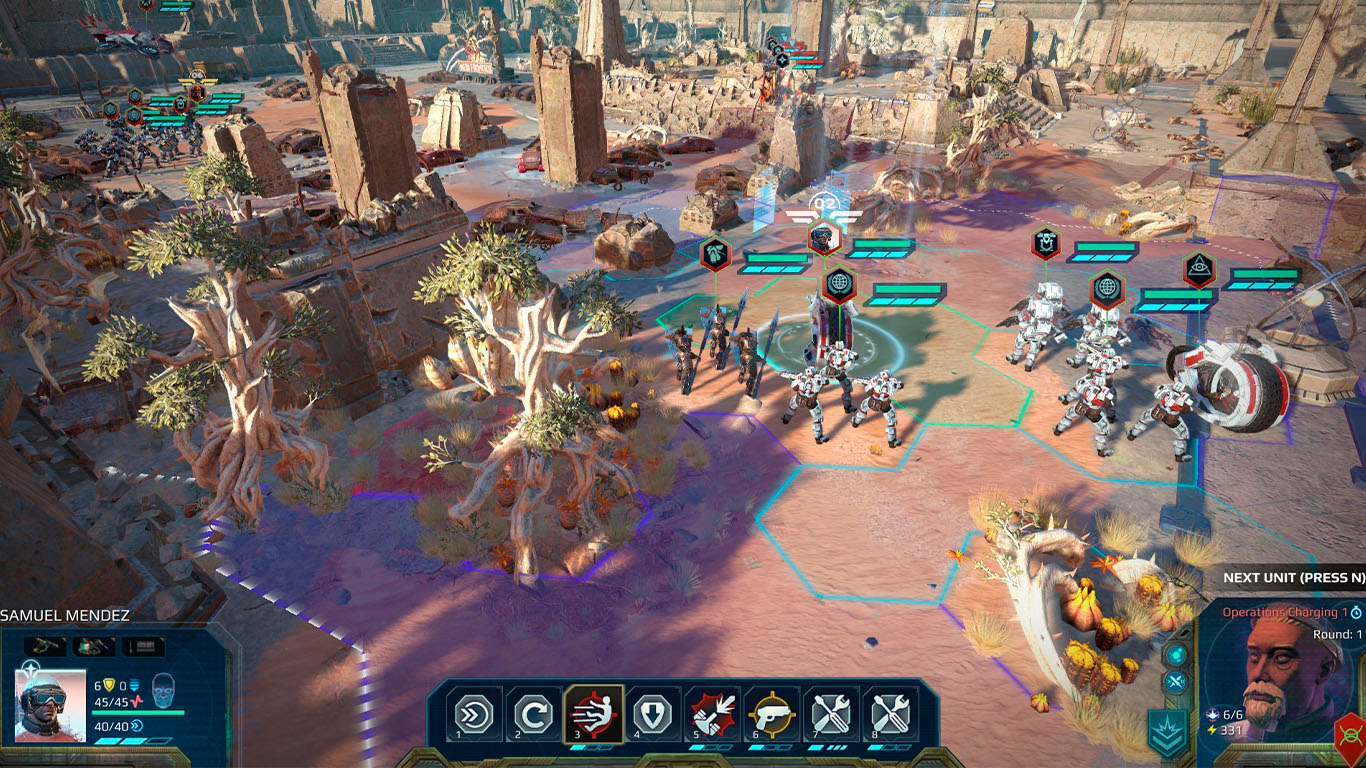The image size is (1366, 768).
Task: Select the unit with the Q2 rank marker
Action: 823,236
